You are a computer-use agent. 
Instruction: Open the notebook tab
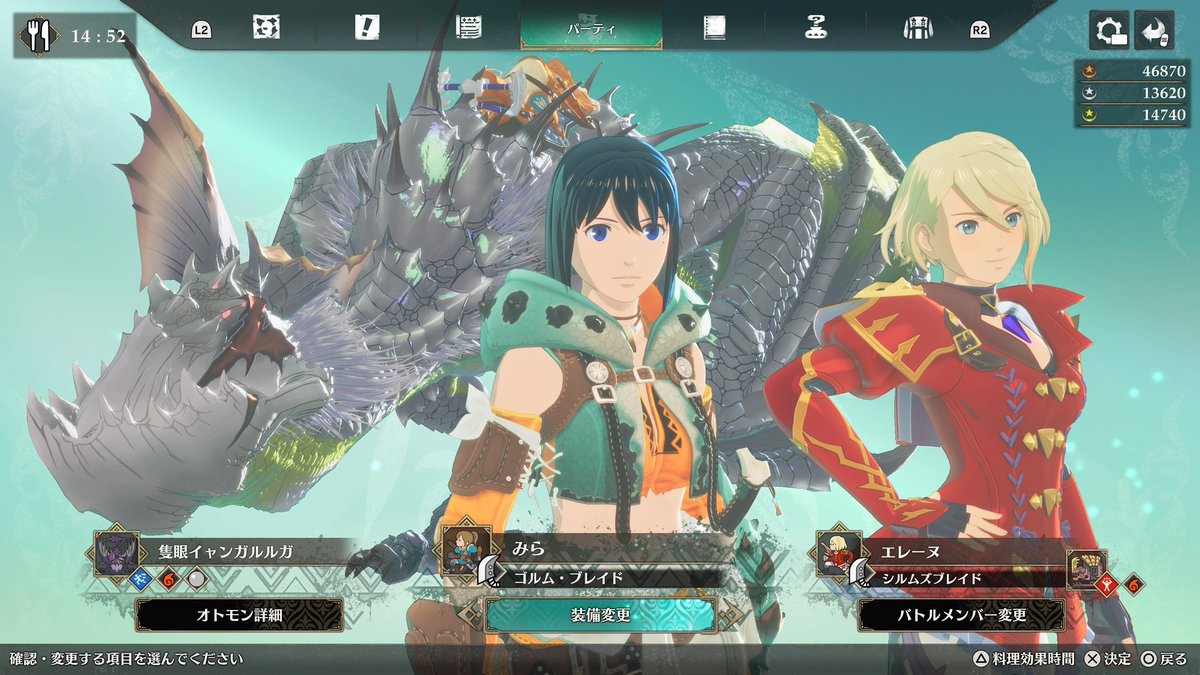pos(713,28)
